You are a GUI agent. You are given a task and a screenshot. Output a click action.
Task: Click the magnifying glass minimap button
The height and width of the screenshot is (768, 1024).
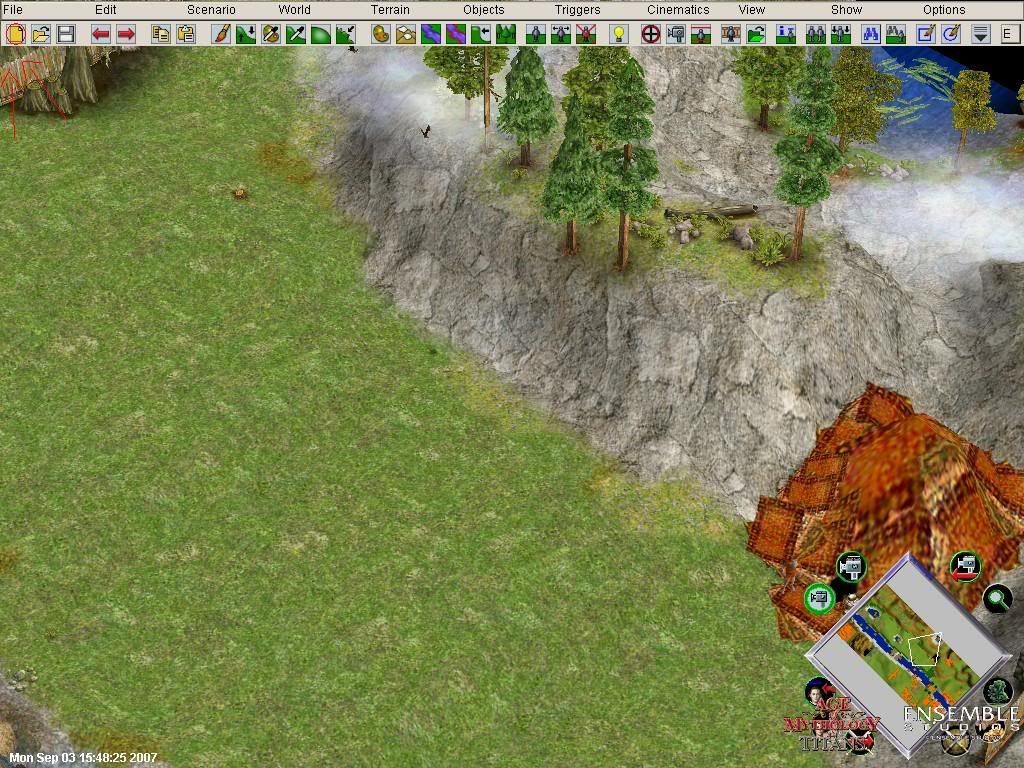(x=997, y=599)
